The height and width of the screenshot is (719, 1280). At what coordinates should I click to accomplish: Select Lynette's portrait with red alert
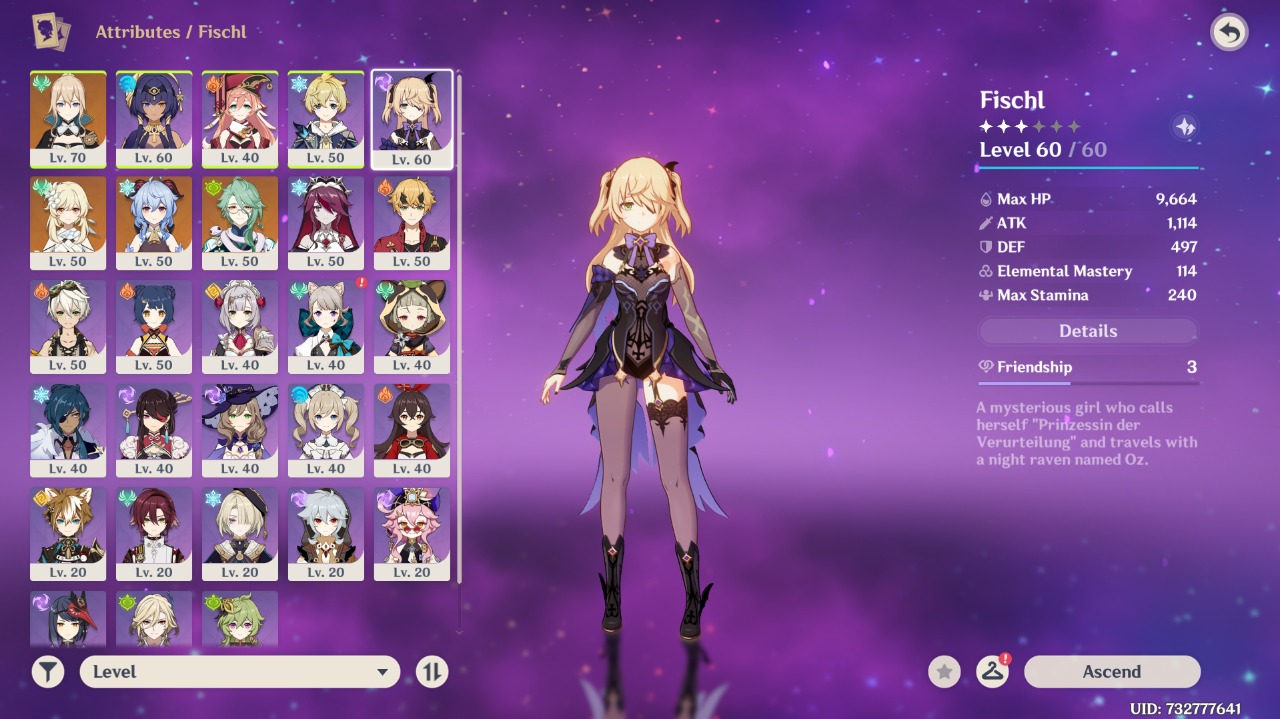[326, 327]
